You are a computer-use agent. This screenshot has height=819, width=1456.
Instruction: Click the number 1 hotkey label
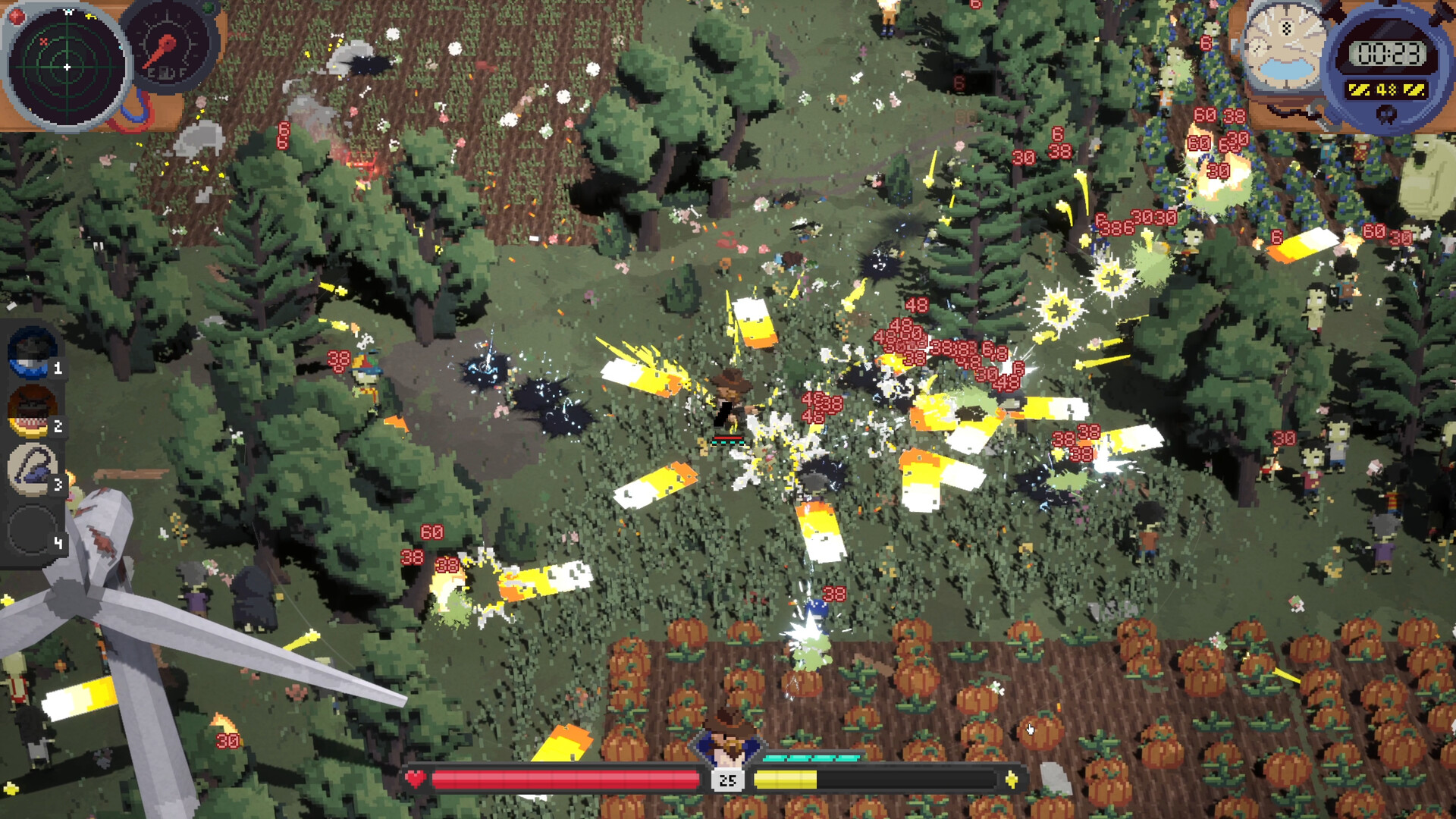coord(57,368)
